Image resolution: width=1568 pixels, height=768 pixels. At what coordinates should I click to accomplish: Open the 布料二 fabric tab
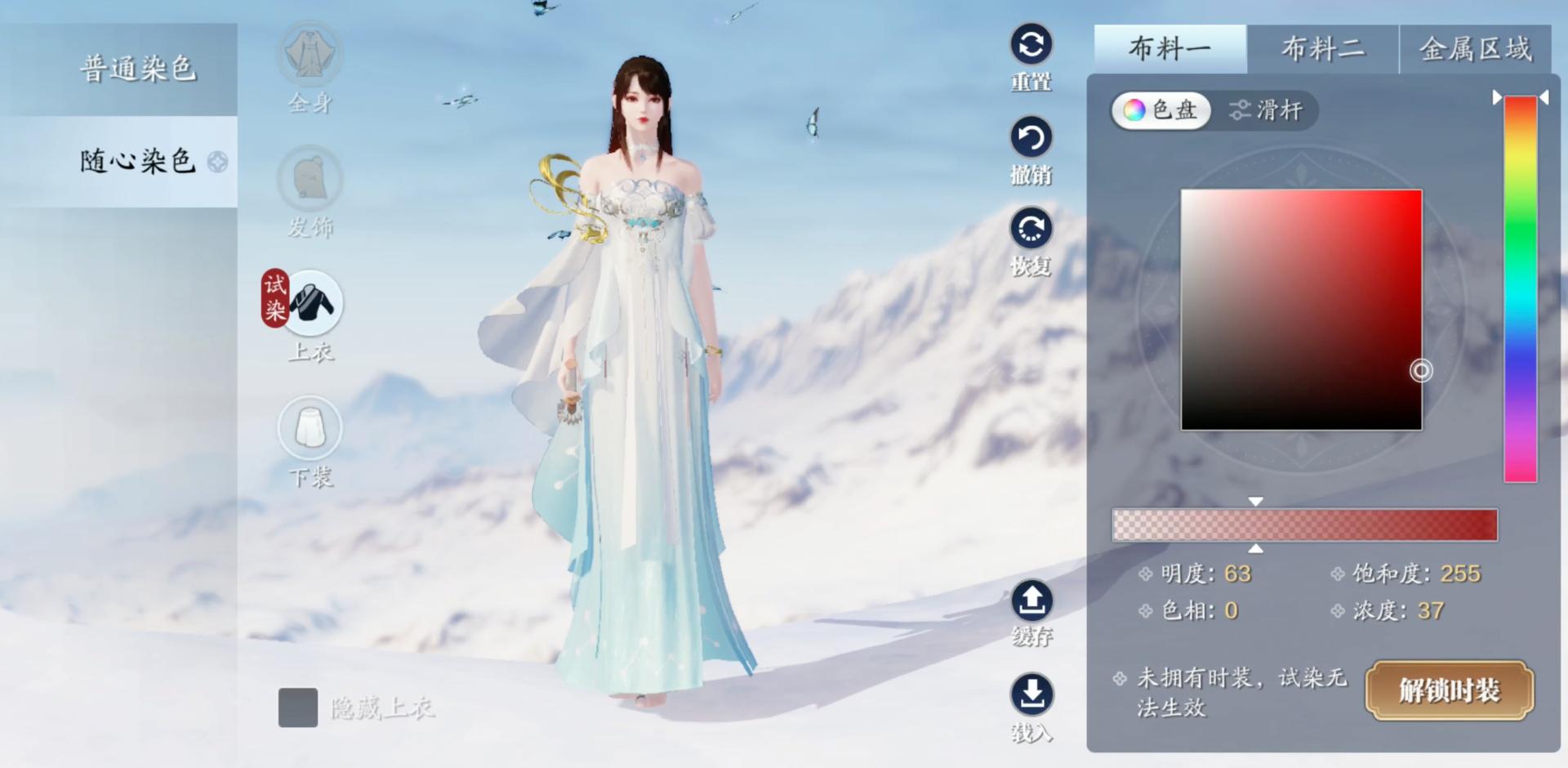coord(1322,49)
